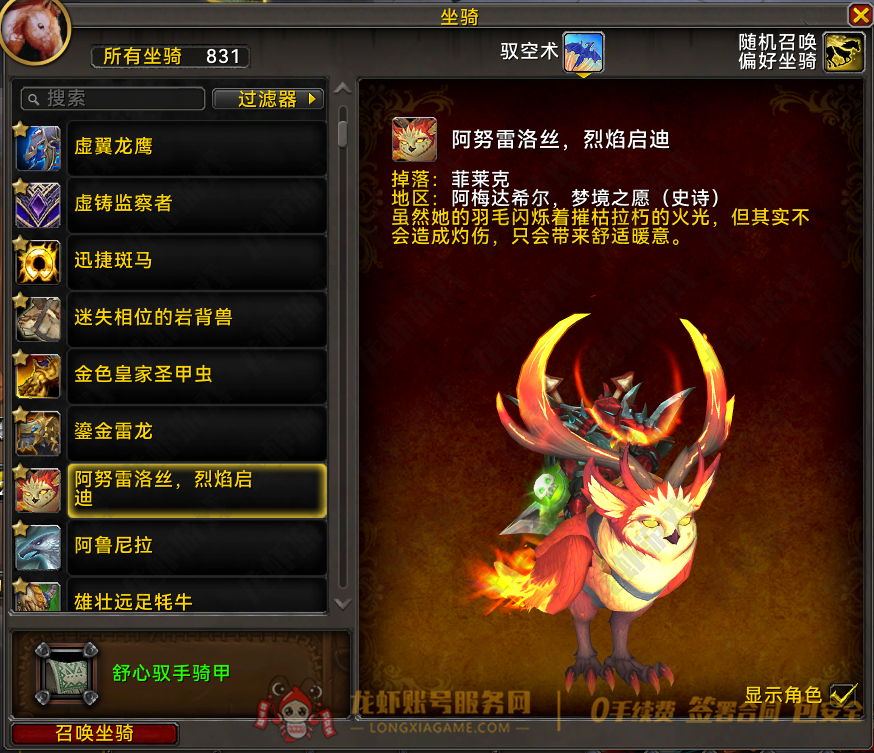Image resolution: width=874 pixels, height=753 pixels.
Task: Click the random favorite mount icon
Action: tap(844, 52)
